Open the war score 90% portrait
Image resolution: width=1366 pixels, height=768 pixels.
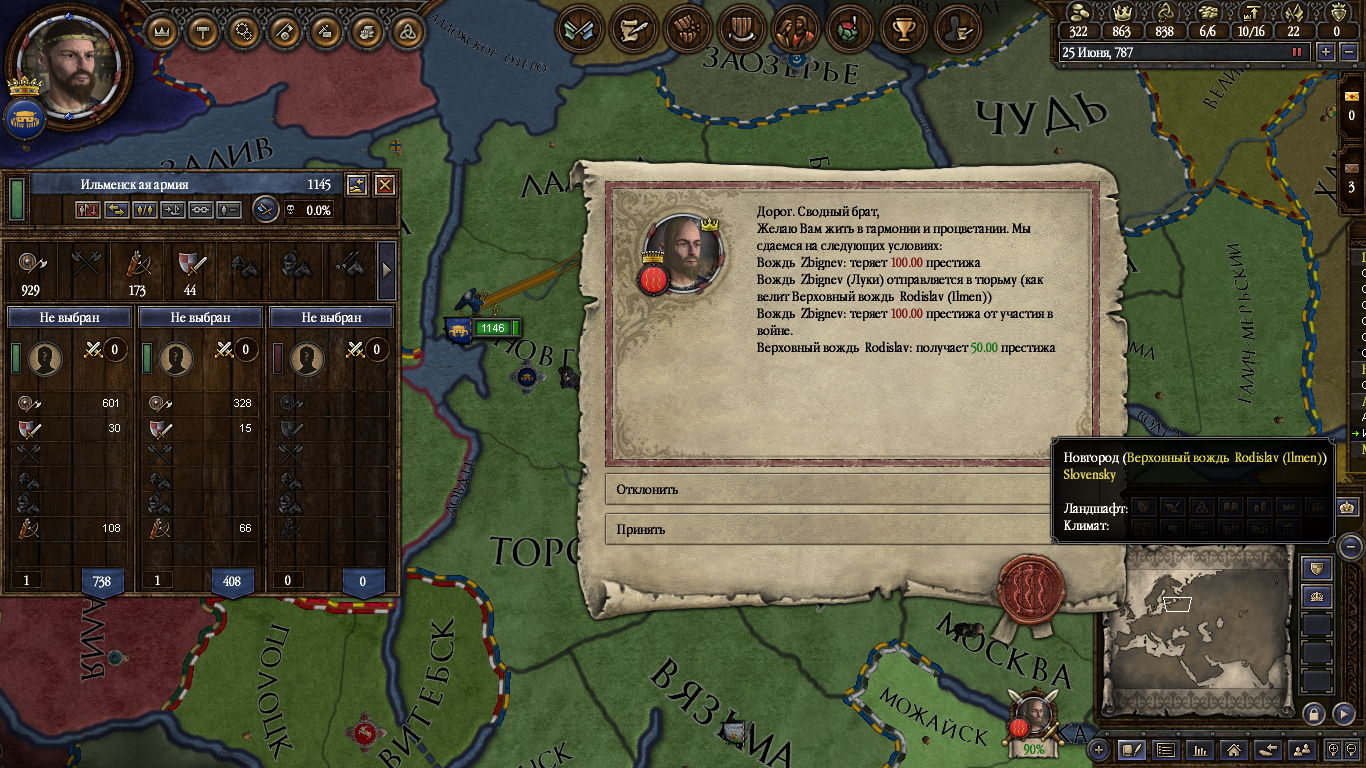tap(1032, 720)
